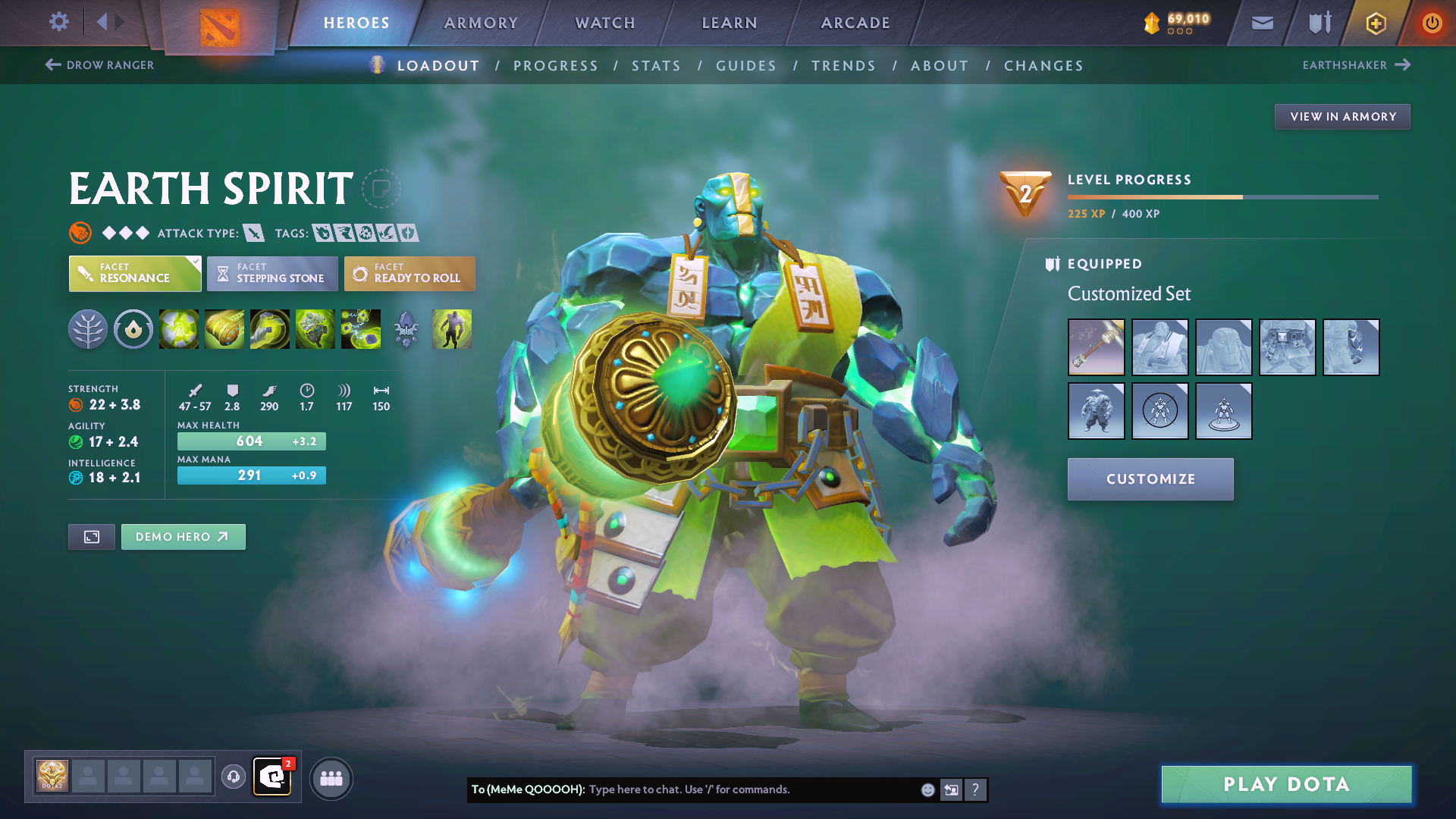Click the Magnetize ultimate ability icon
Image resolution: width=1456 pixels, height=819 pixels.
pos(360,328)
